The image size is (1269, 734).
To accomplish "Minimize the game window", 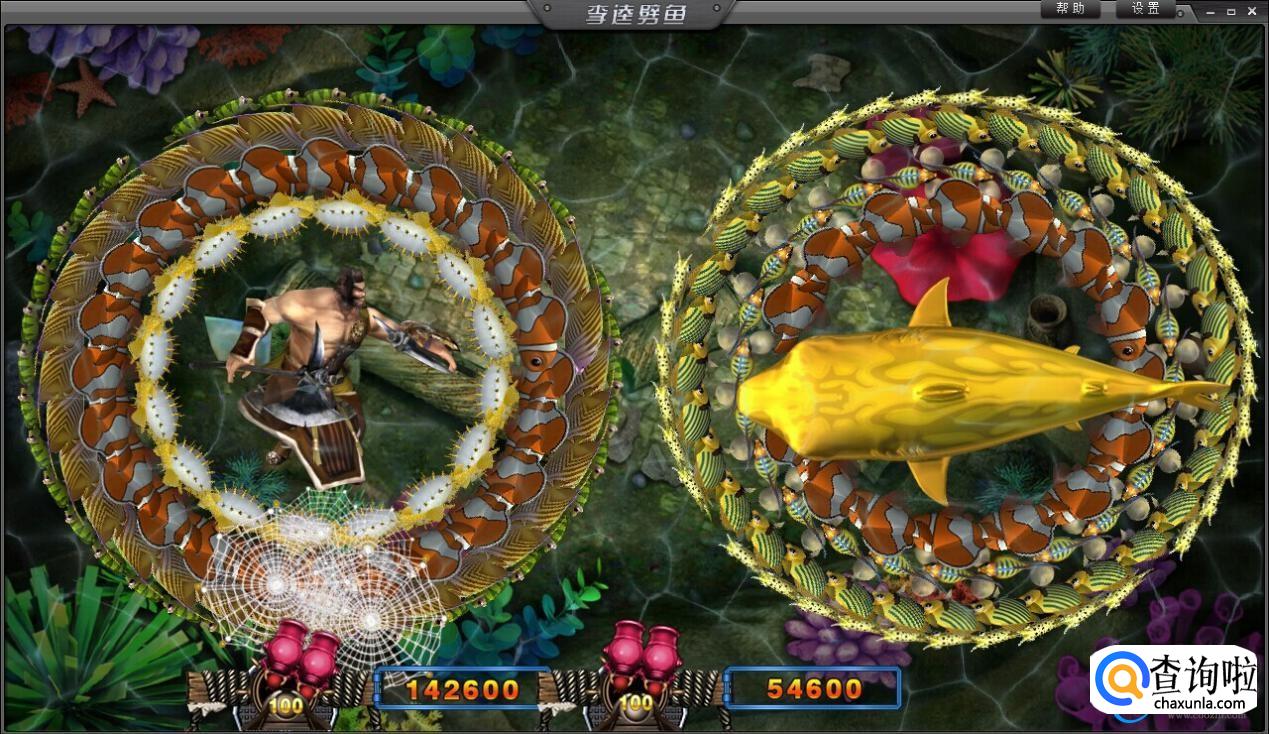I will [x=1211, y=11].
